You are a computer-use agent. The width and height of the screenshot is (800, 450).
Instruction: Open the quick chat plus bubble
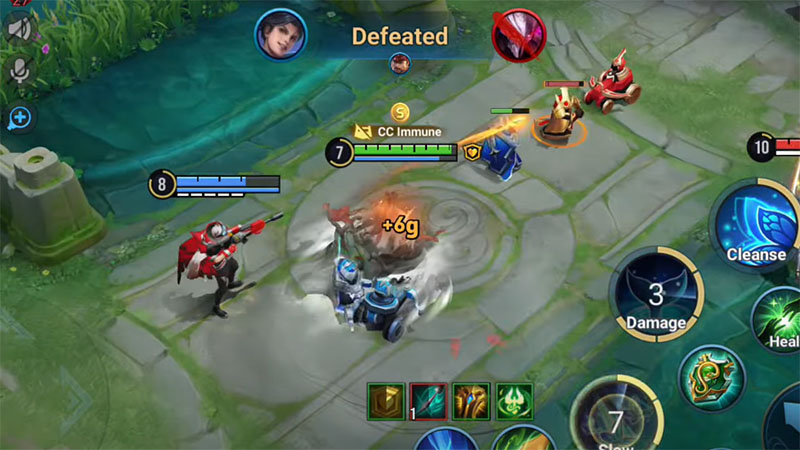[x=18, y=119]
